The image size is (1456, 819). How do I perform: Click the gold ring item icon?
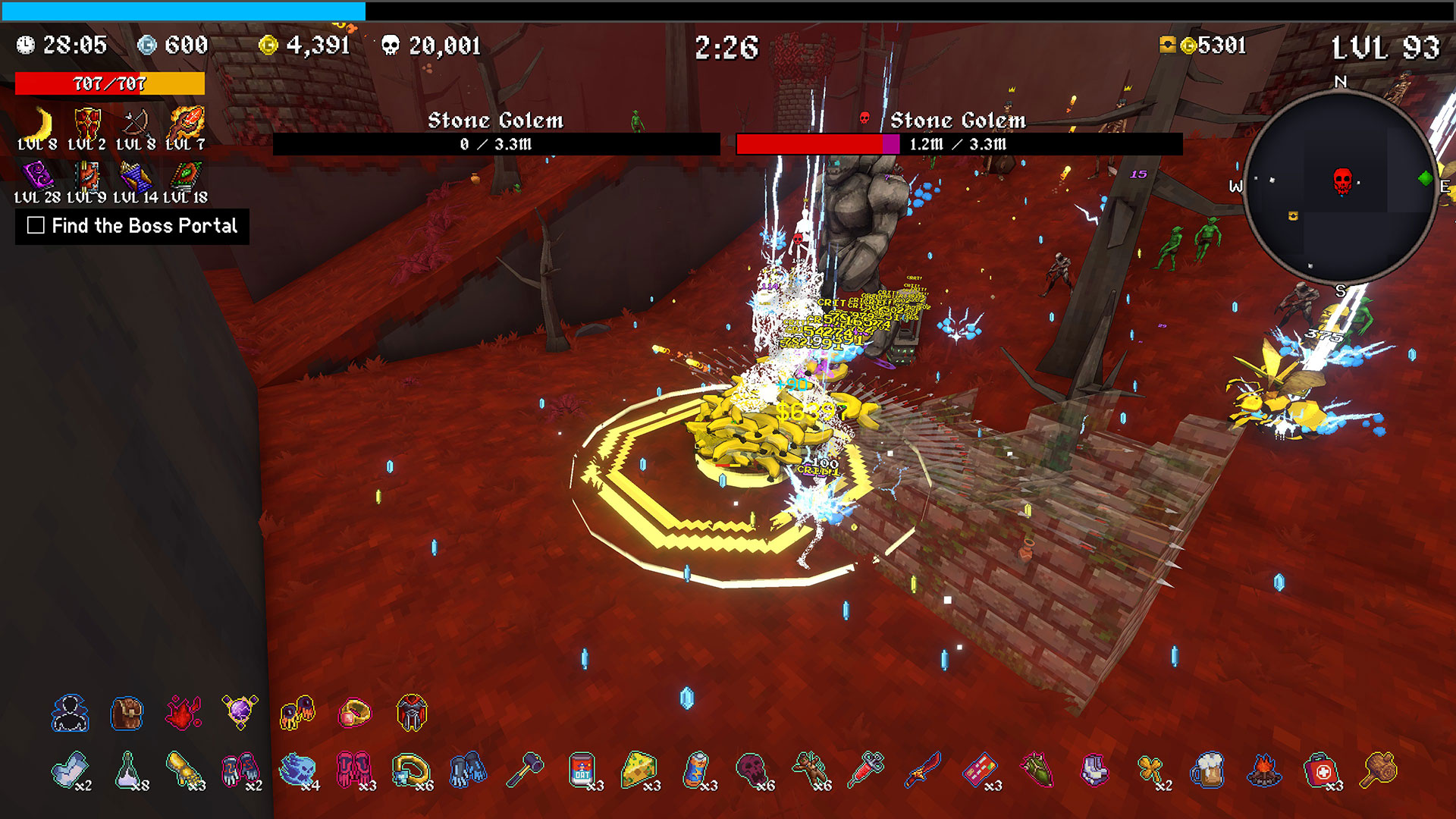pyautogui.click(x=354, y=713)
